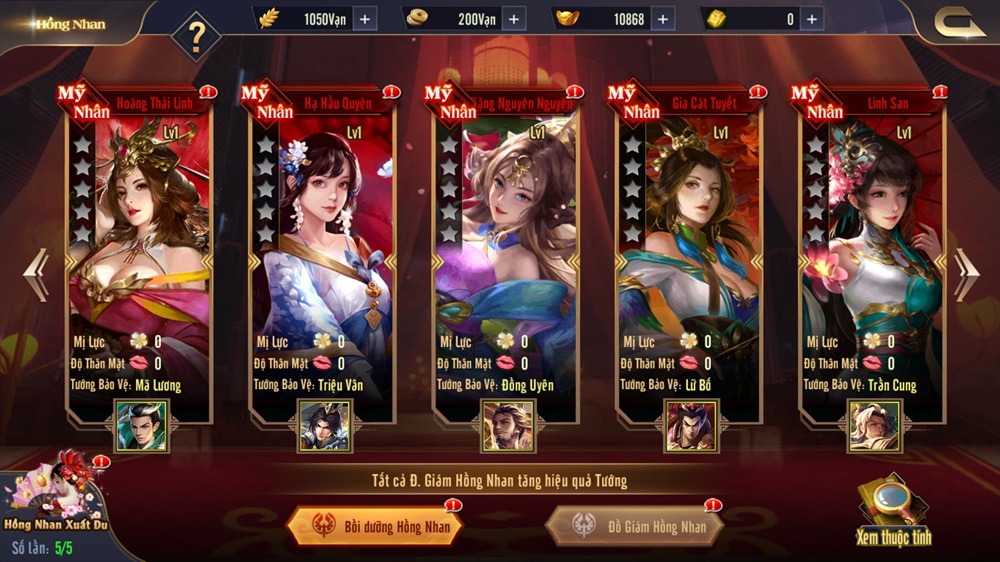This screenshot has width=1000, height=562.
Task: Open the question mark help button
Action: click(x=197, y=37)
